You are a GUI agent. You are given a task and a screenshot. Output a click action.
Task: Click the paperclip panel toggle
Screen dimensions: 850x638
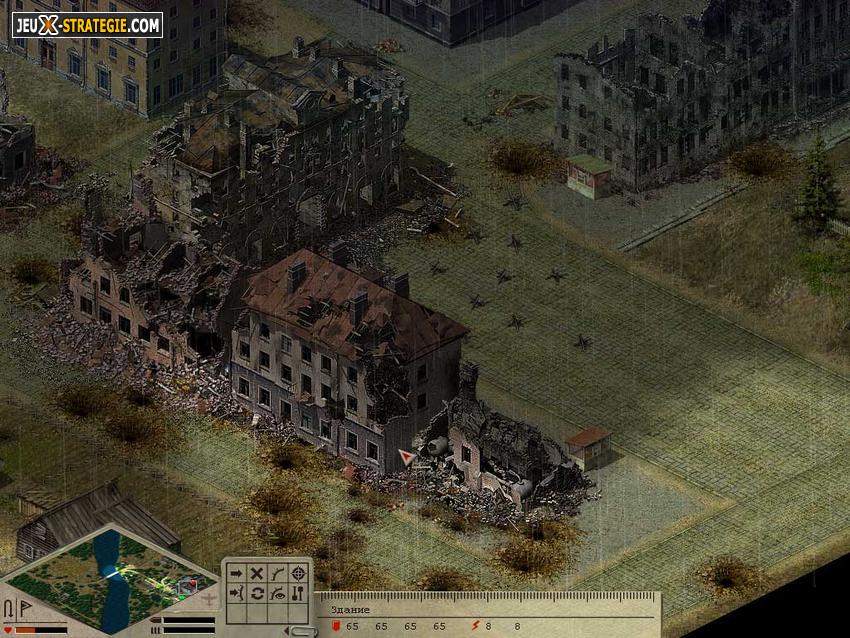(300, 630)
